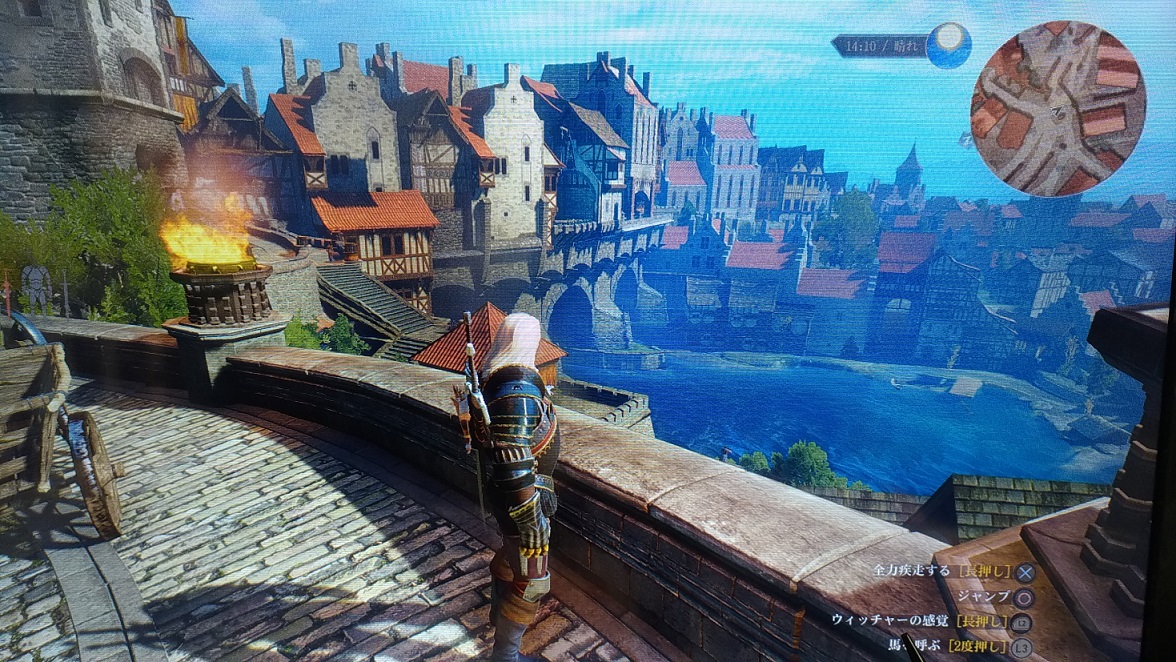The width and height of the screenshot is (1176, 662).
Task: Open the circular minimap
Action: [x=1057, y=108]
